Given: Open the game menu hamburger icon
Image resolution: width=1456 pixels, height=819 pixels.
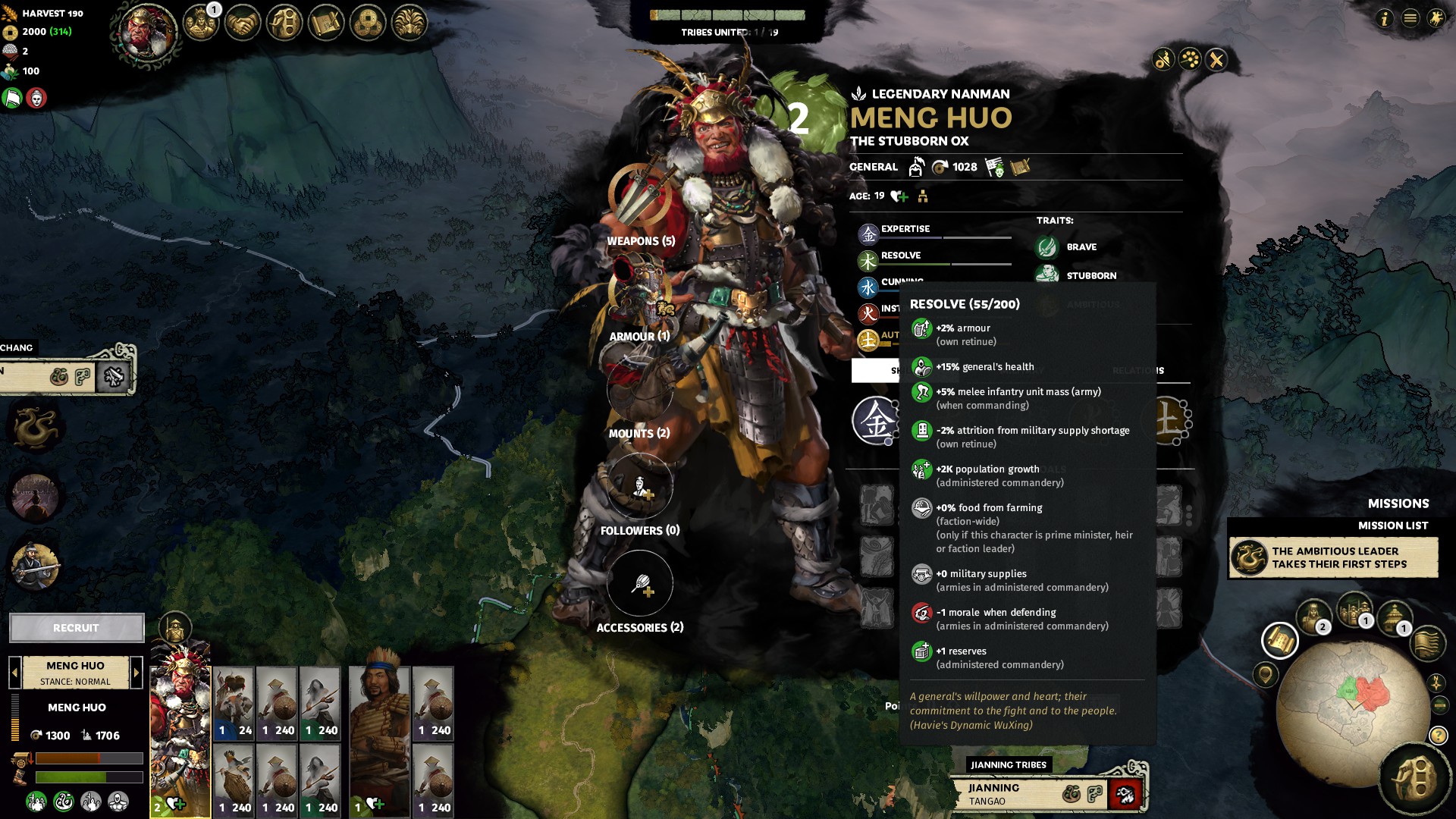Looking at the screenshot, I should coord(1410,18).
